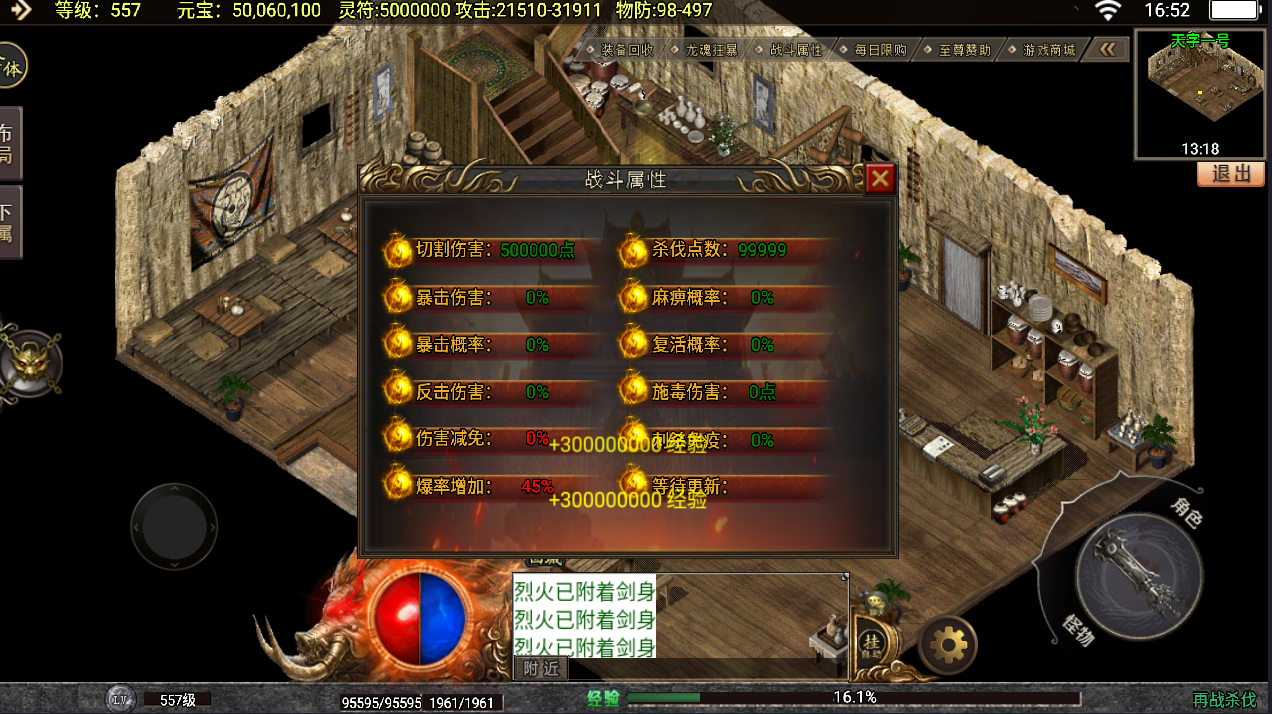The width and height of the screenshot is (1272, 714).
Task: Close the 战斗属性 combat stats window
Action: click(x=879, y=179)
